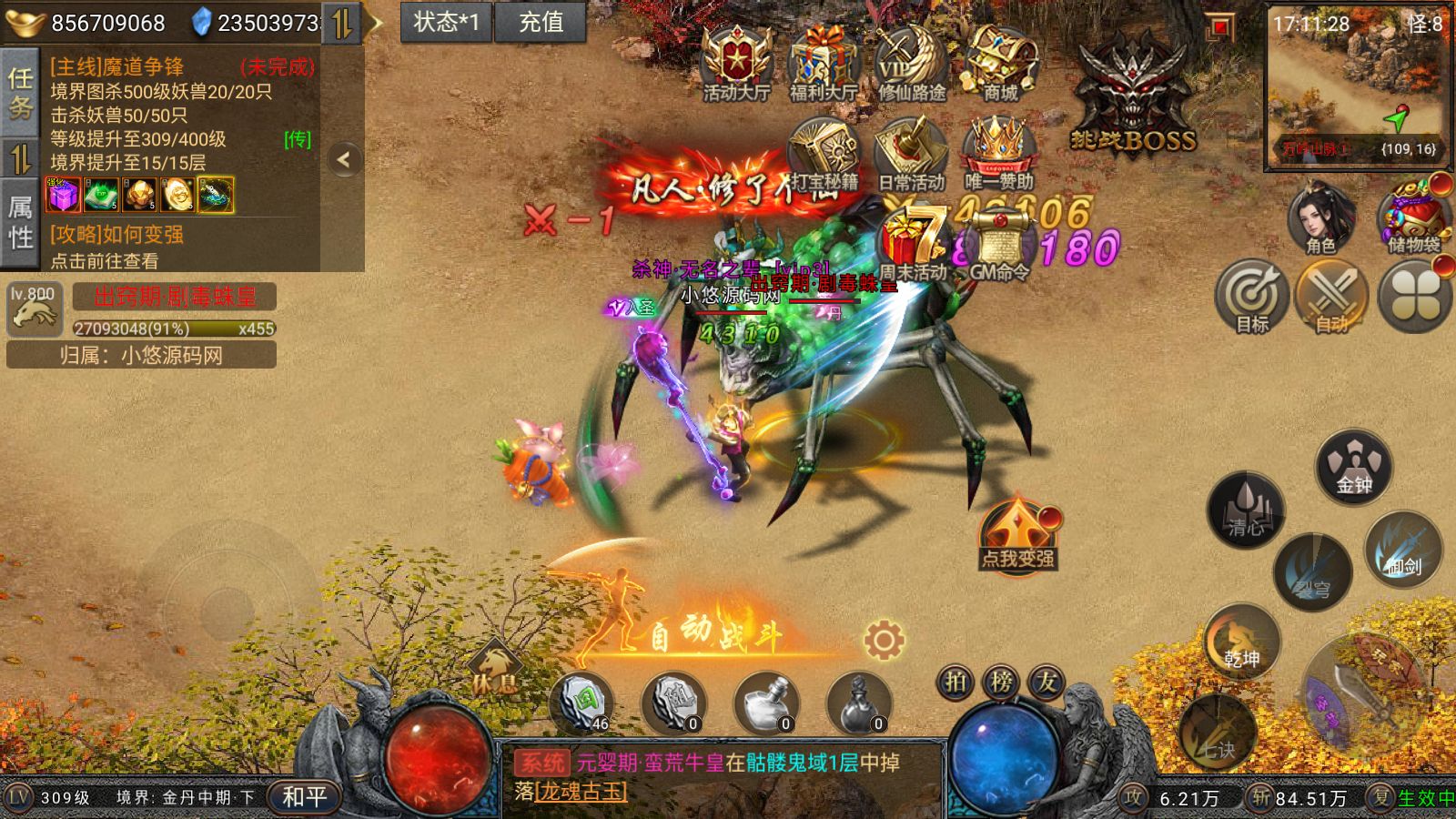
Task: Open auto-battle settings gear
Action: pos(884,641)
